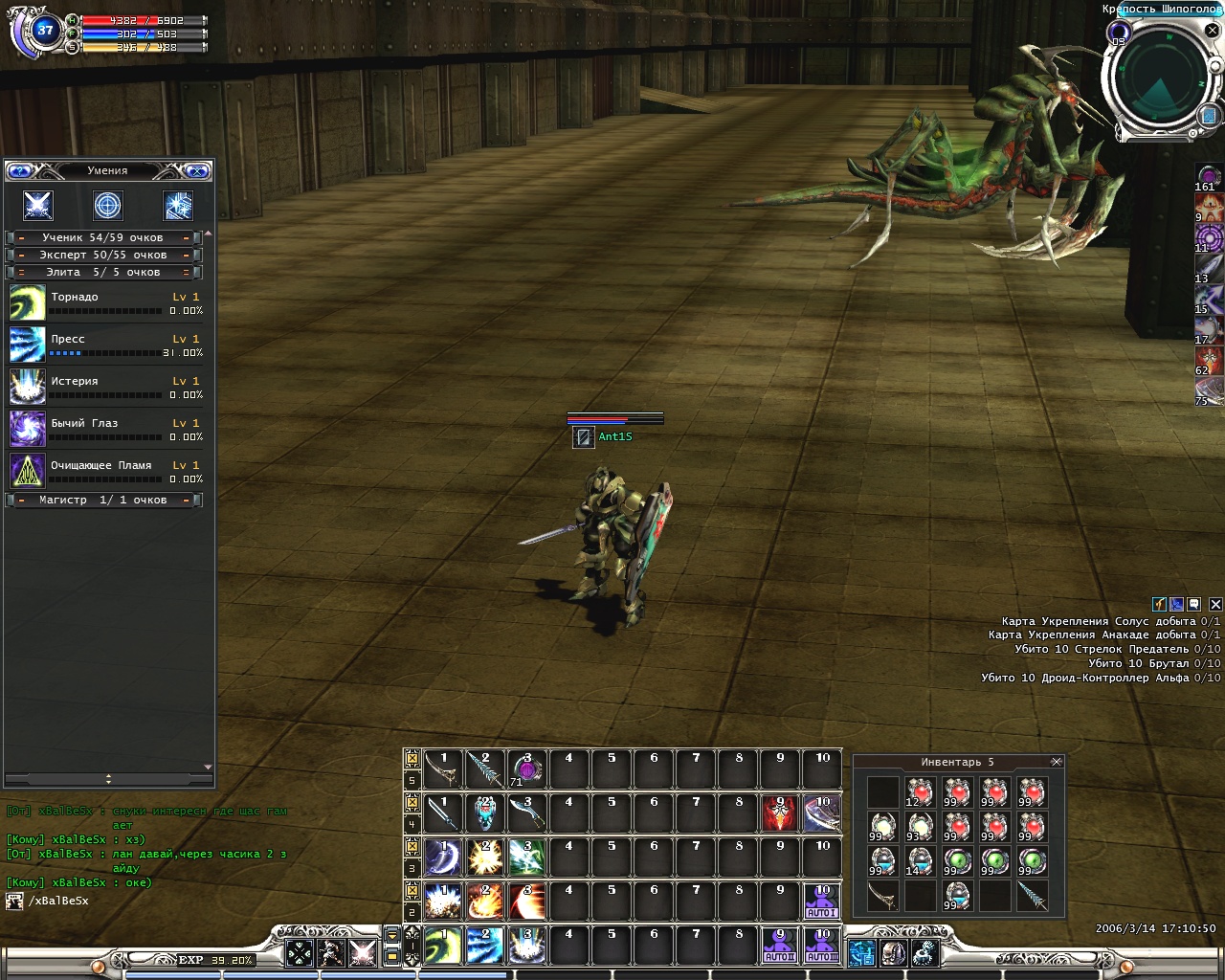Select the Очищающее Пламя skill icon

tap(28, 471)
